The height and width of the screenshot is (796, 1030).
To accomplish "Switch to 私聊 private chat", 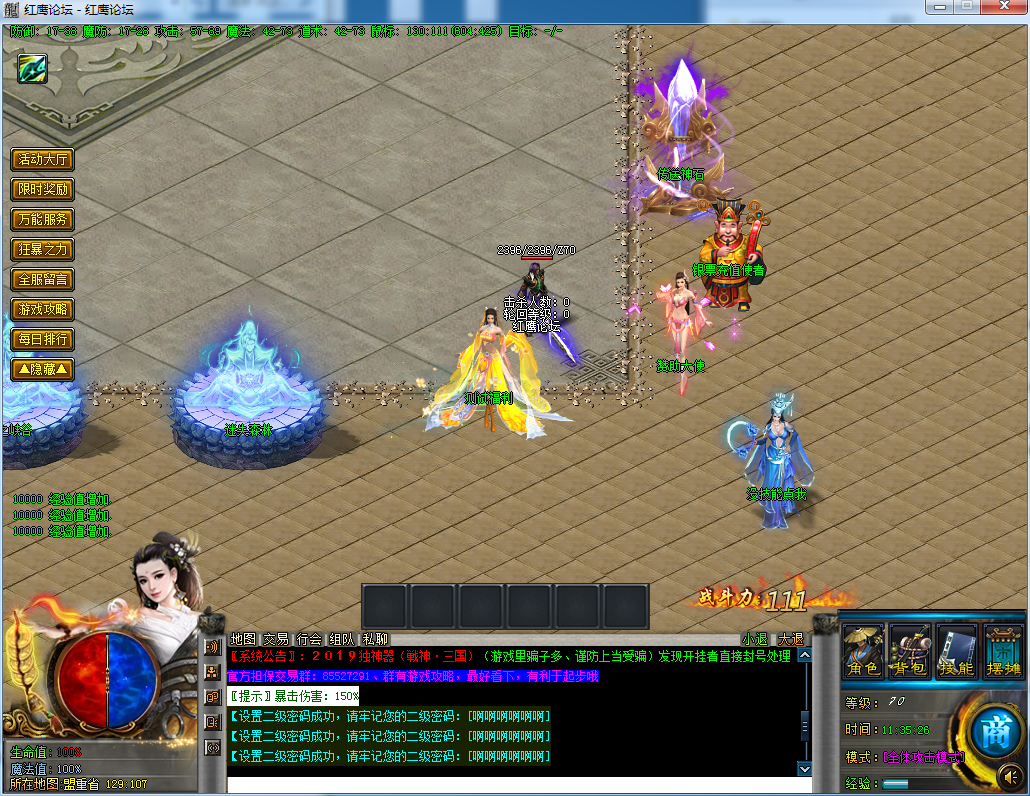I will pyautogui.click(x=375, y=639).
